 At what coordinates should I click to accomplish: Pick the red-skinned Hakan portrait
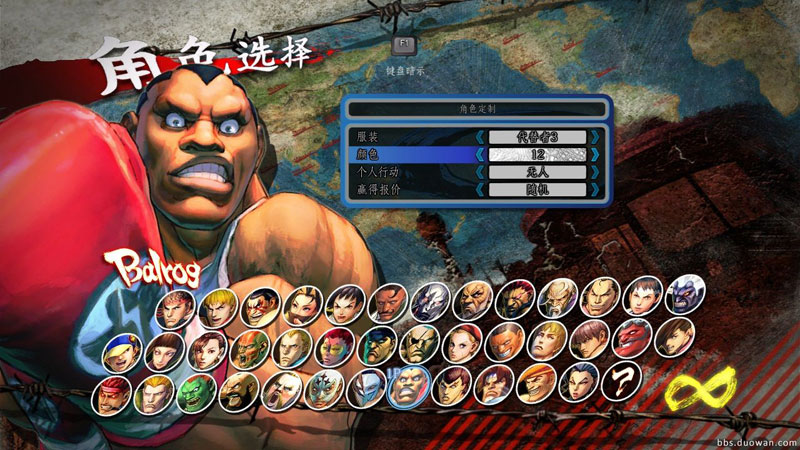(632, 338)
